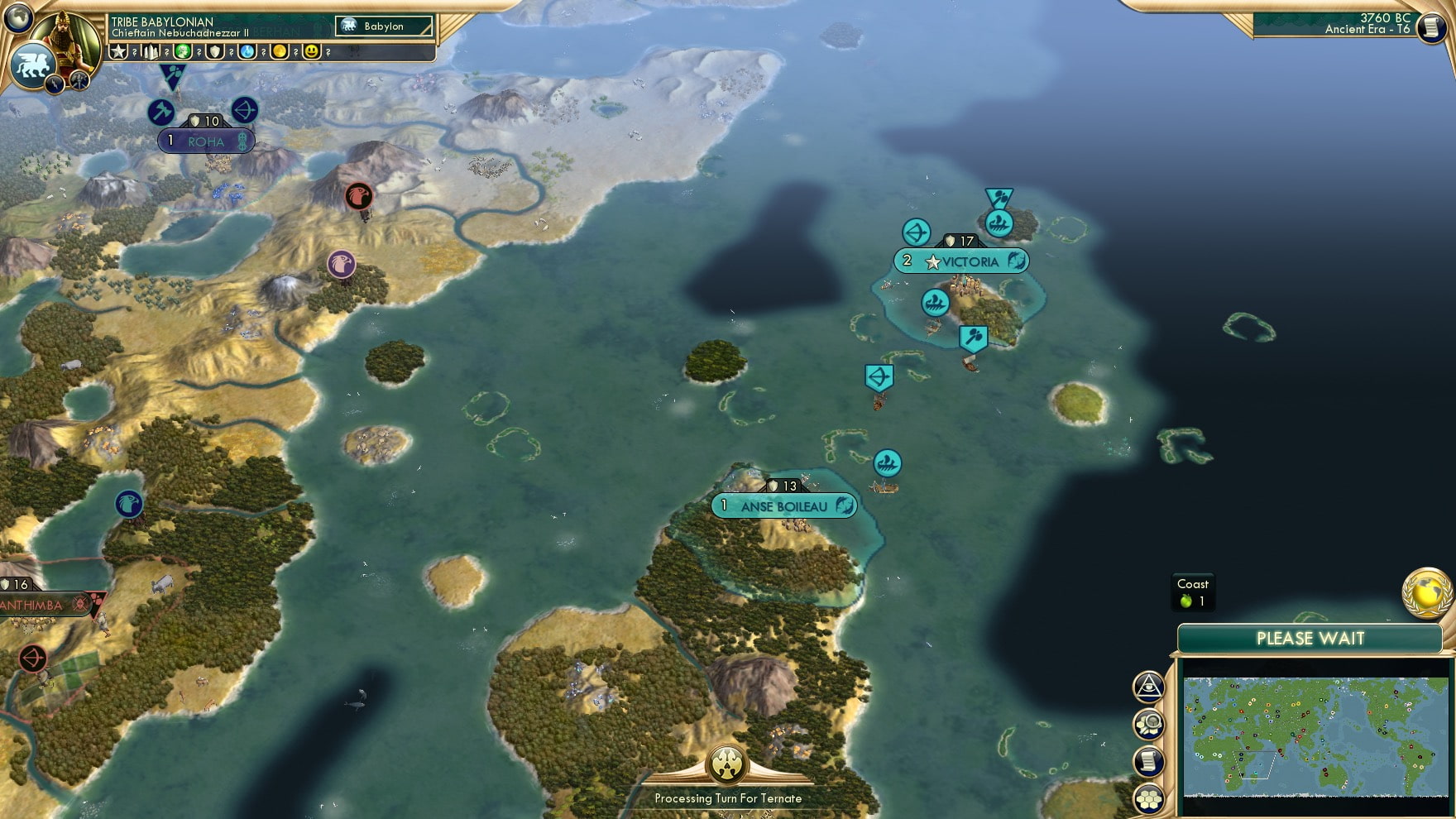Click the blue science flask icon
Image resolution: width=1456 pixels, height=819 pixels.
(248, 52)
